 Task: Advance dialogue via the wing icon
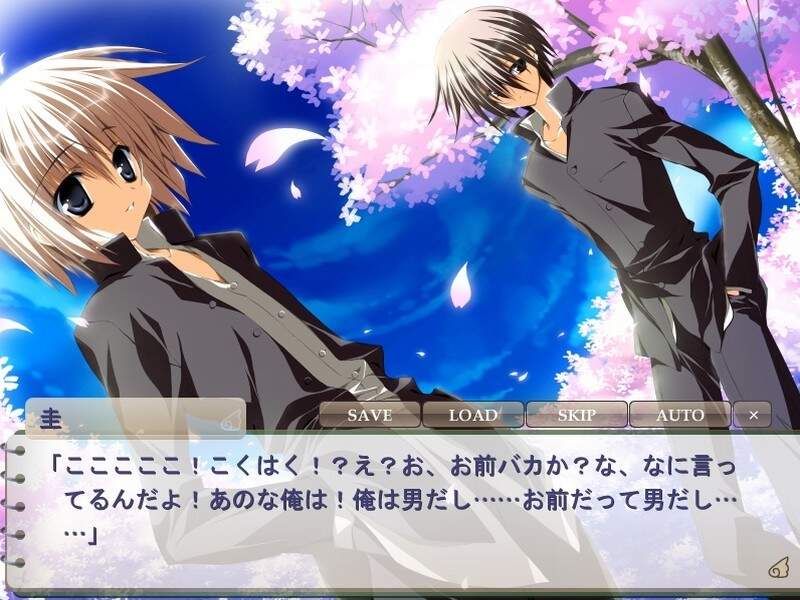pos(777,569)
